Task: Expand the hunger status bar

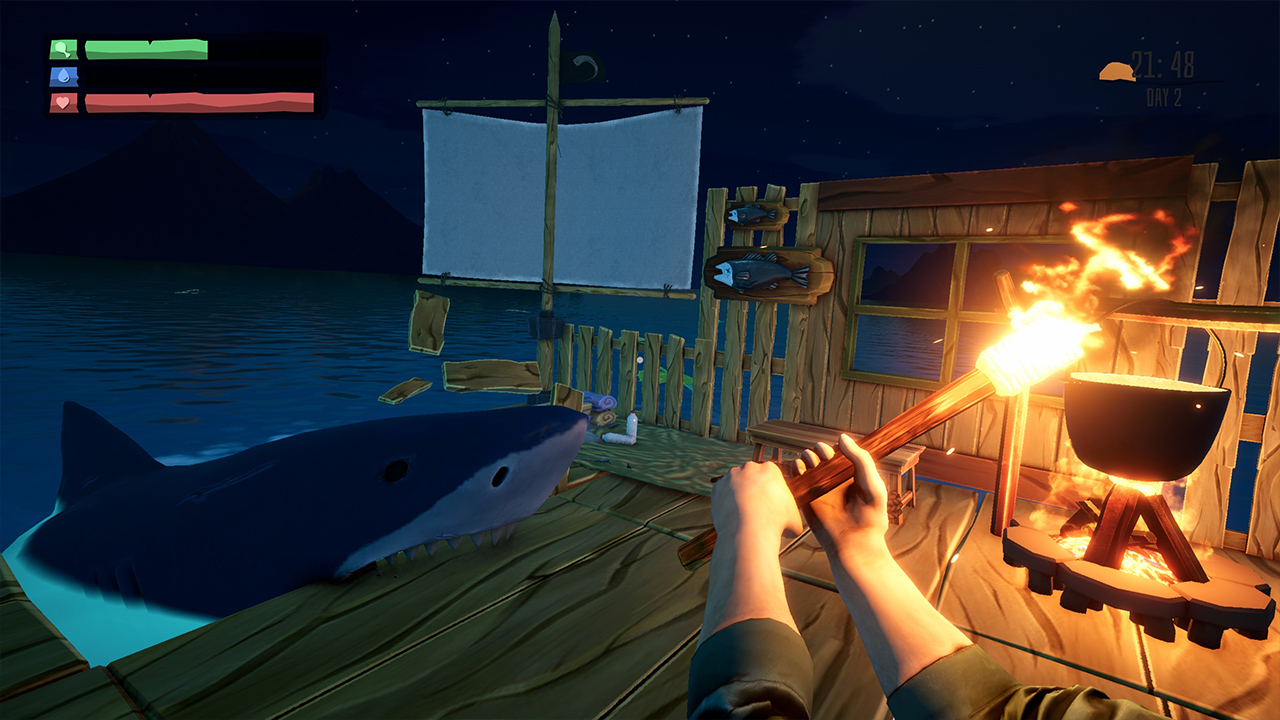Action: (145, 47)
